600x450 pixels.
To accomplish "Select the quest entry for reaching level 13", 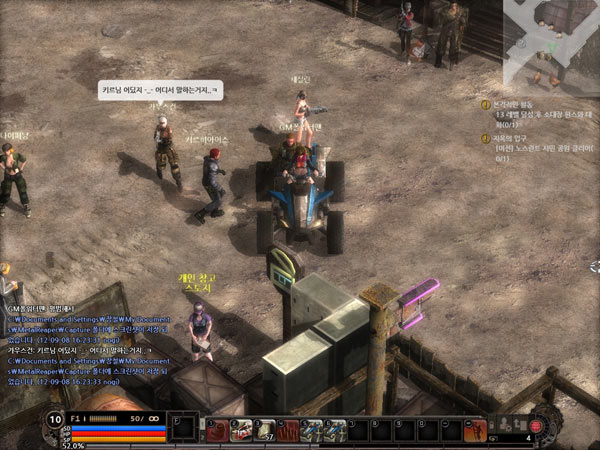I will (530, 112).
